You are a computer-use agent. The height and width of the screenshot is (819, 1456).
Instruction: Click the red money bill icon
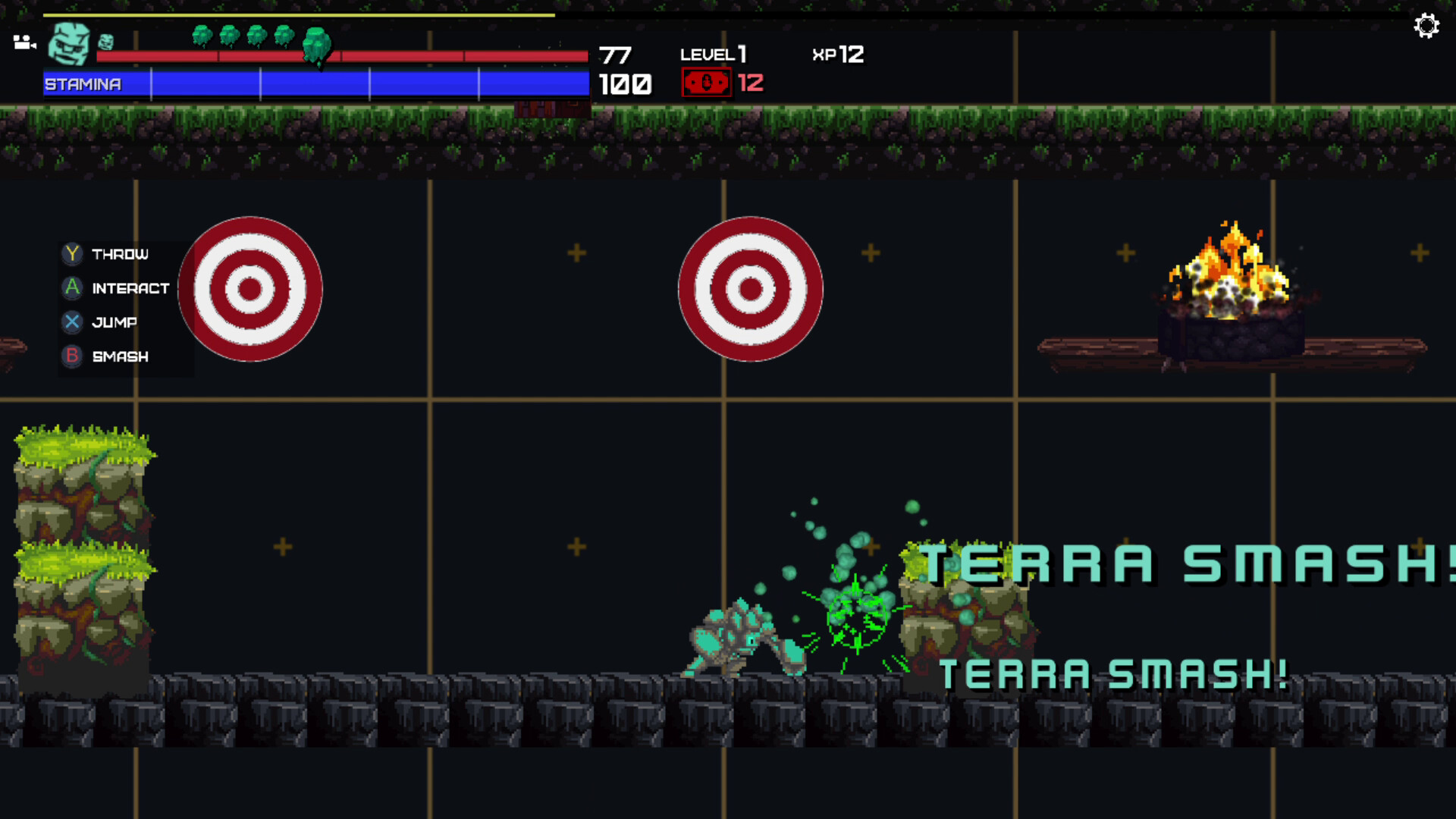coord(706,80)
